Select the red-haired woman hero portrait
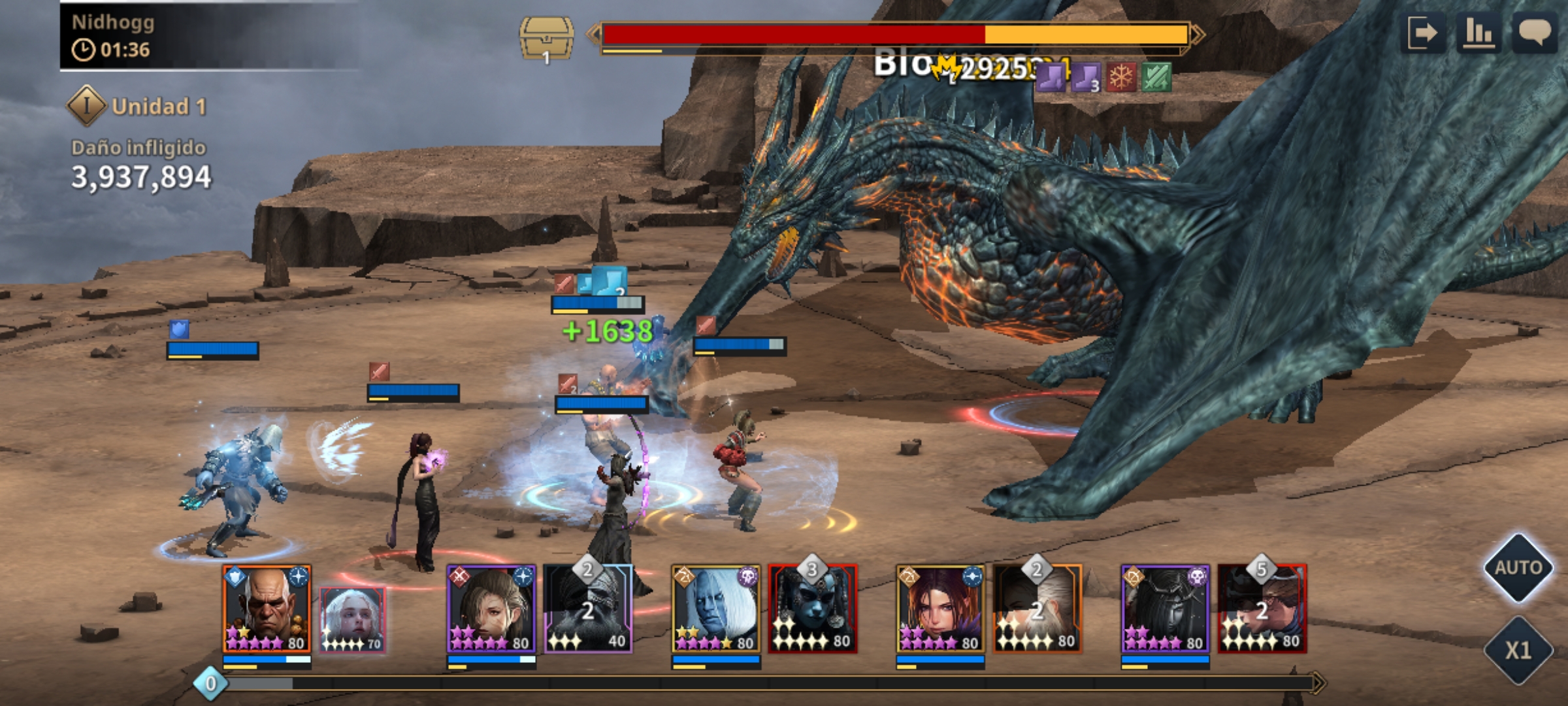The height and width of the screenshot is (706, 1568). pyautogui.click(x=941, y=609)
